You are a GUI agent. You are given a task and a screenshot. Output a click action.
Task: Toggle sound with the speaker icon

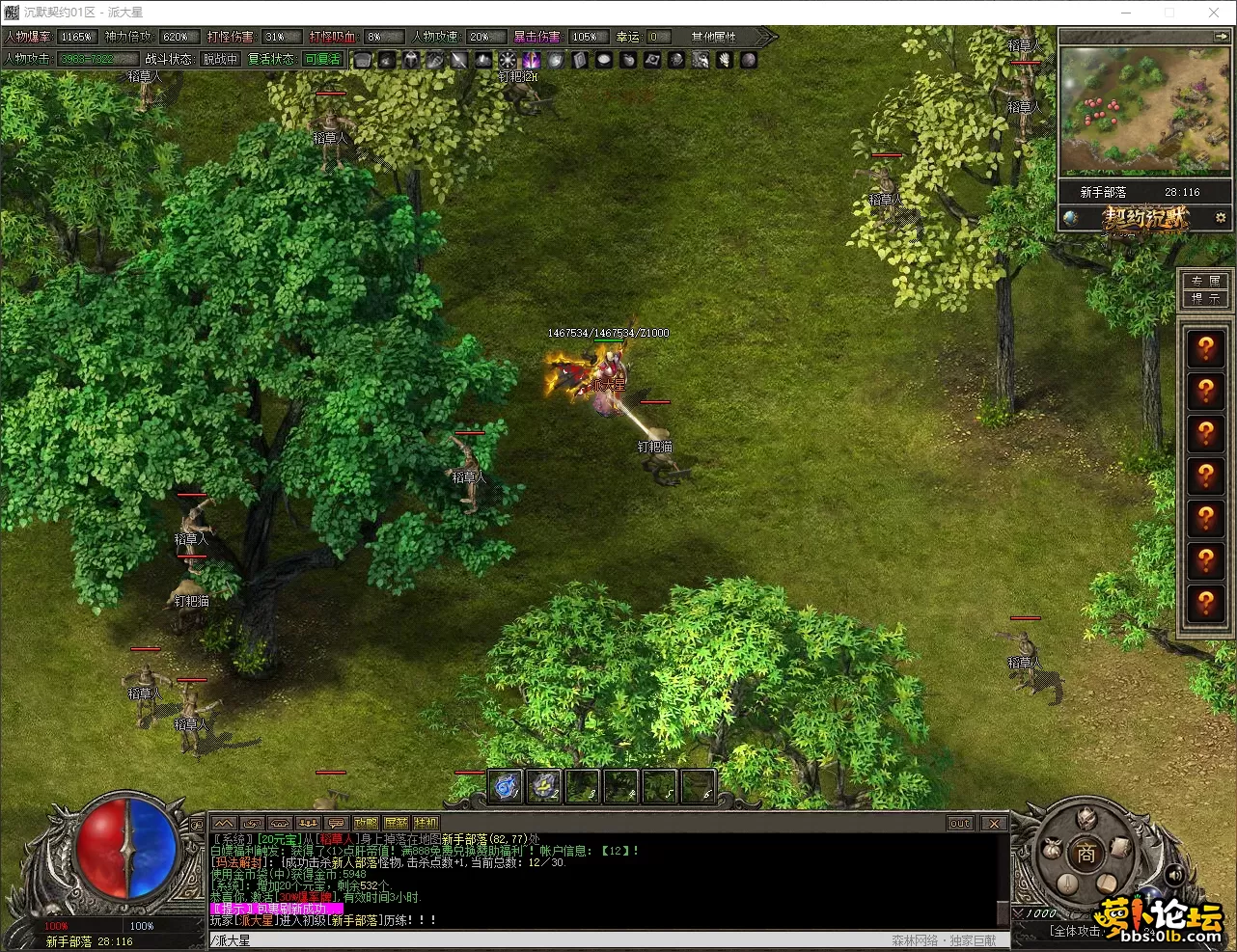(1174, 875)
